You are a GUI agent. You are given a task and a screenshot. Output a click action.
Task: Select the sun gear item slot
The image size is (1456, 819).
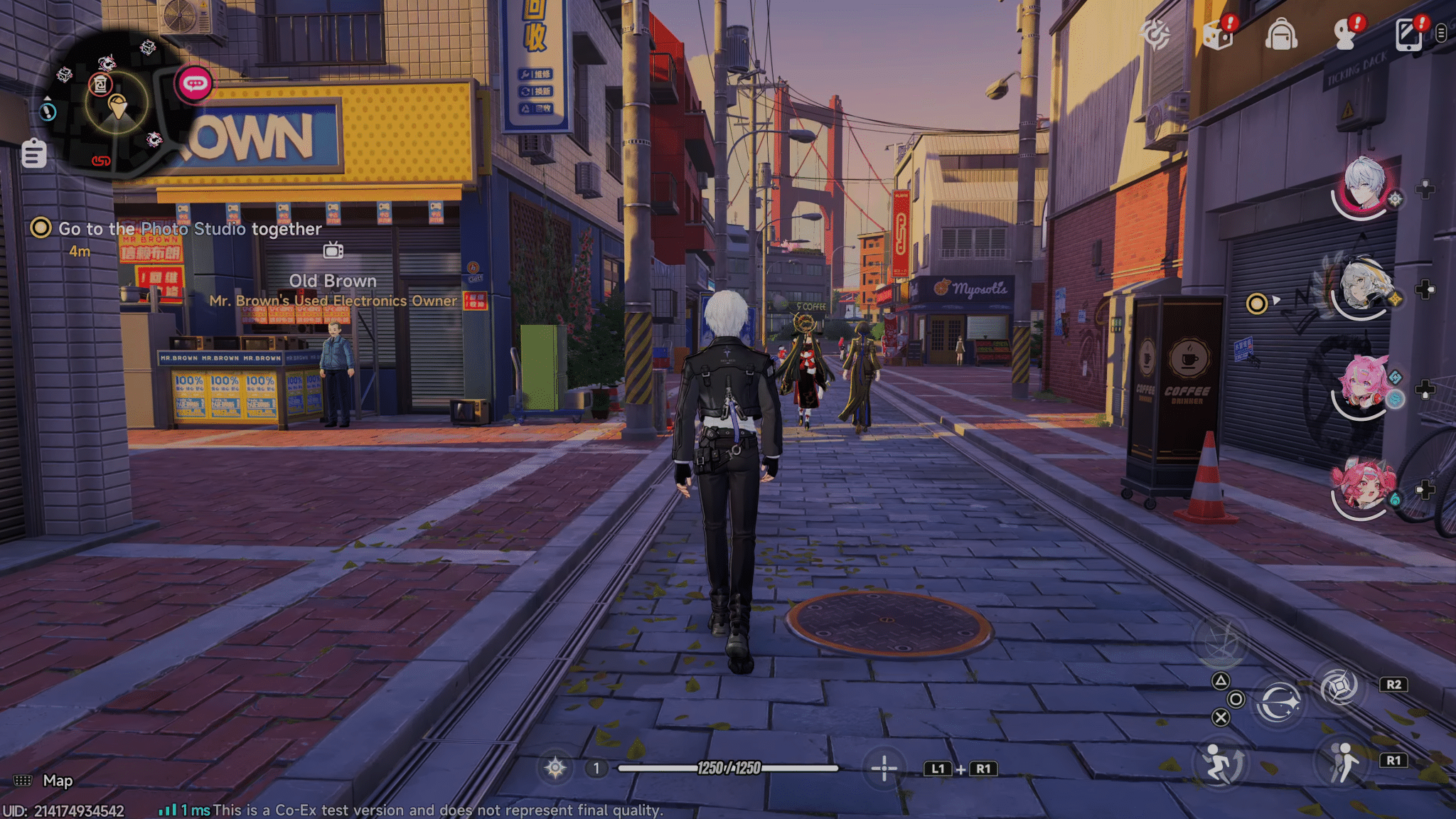click(555, 768)
